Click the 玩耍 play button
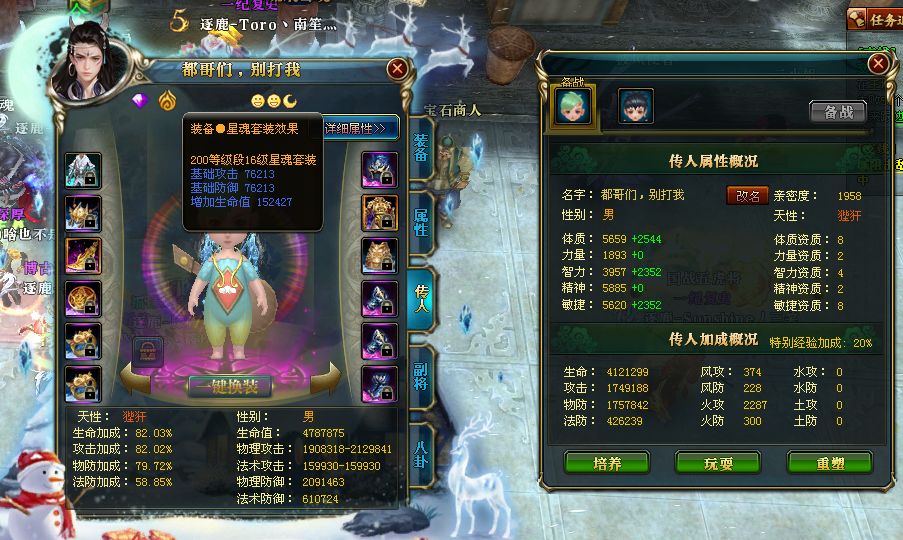 tap(717, 463)
